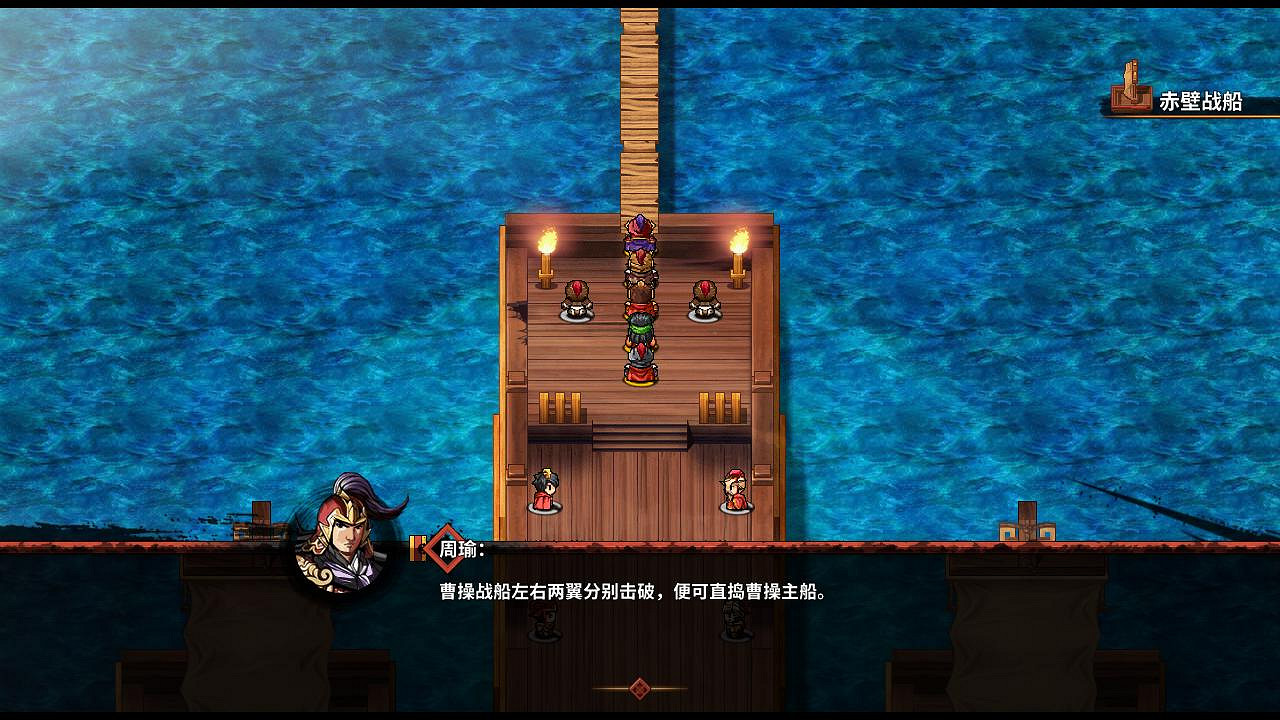Click the stairs at the deck's lower edge
This screenshot has height=720, width=1280.
point(638,437)
